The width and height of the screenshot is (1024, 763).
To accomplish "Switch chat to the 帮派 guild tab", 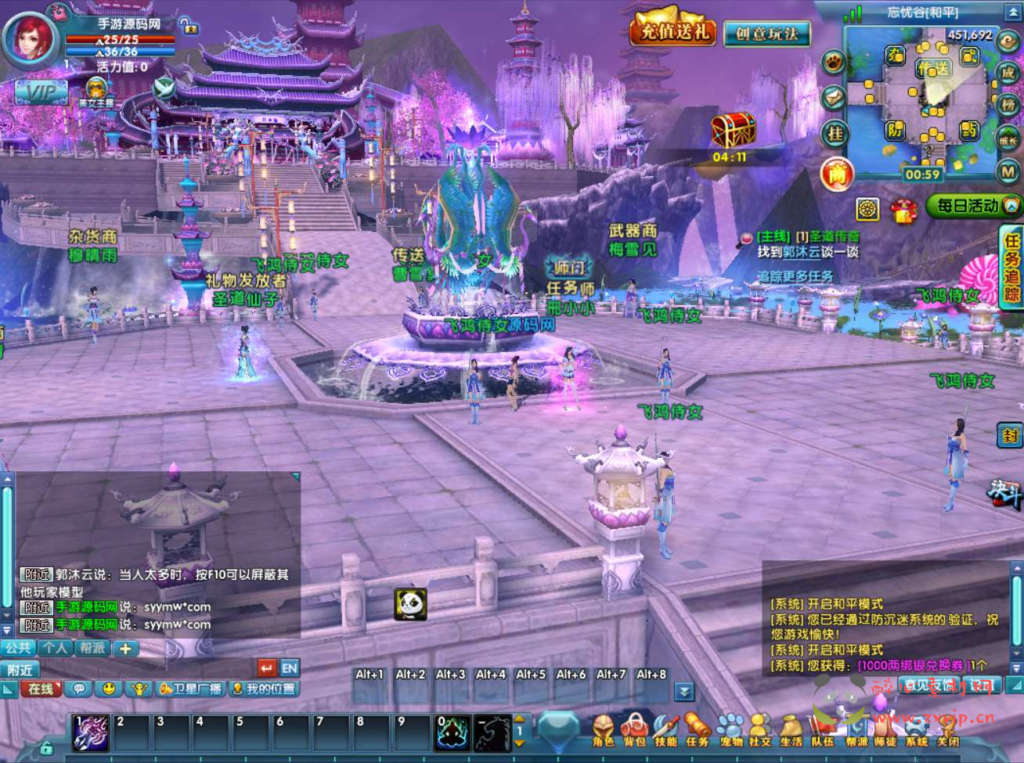I will (92, 648).
